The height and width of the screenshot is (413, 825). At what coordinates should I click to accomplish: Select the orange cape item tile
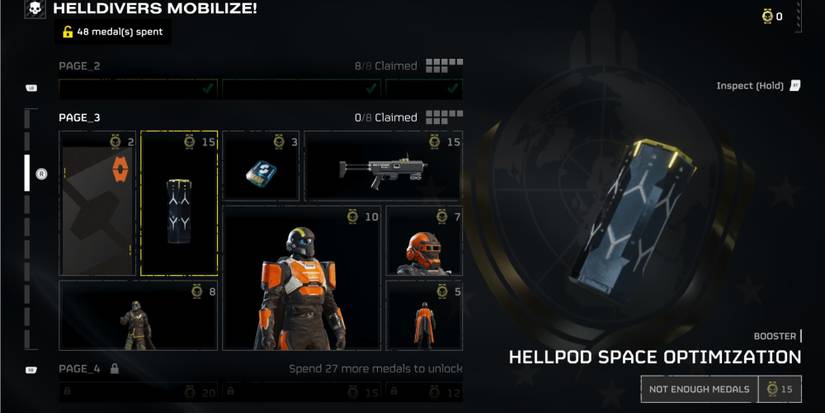97,203
